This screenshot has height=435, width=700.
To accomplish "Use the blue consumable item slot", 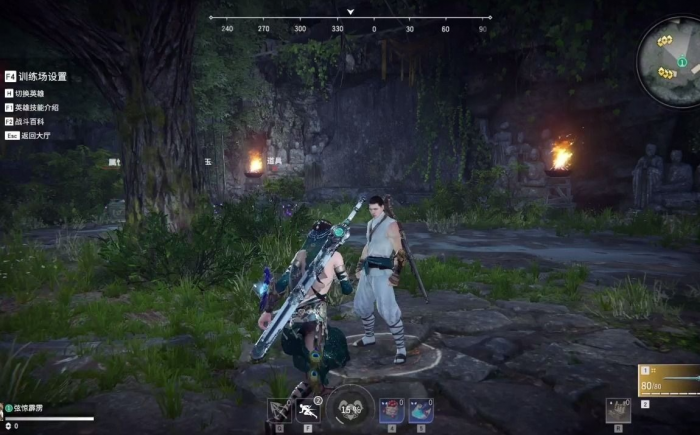I will tap(421, 410).
